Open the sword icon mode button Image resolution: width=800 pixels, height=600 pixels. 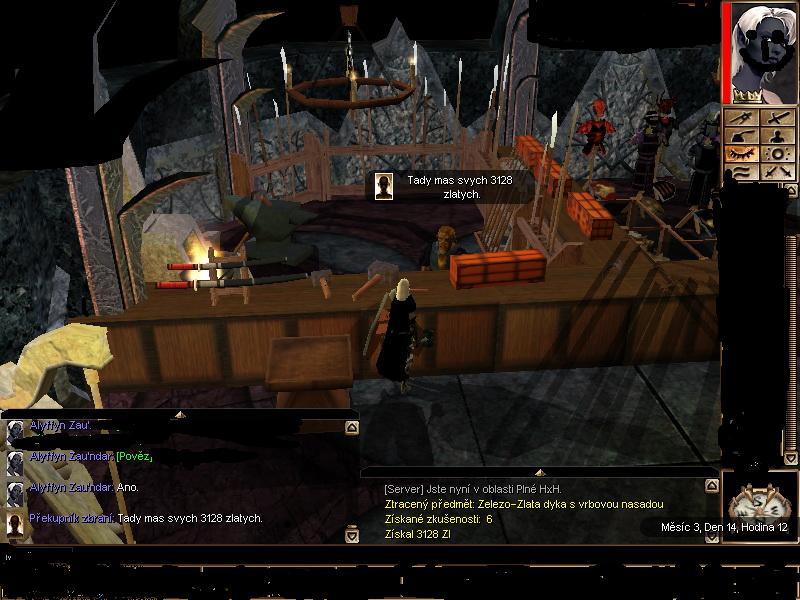[x=777, y=118]
